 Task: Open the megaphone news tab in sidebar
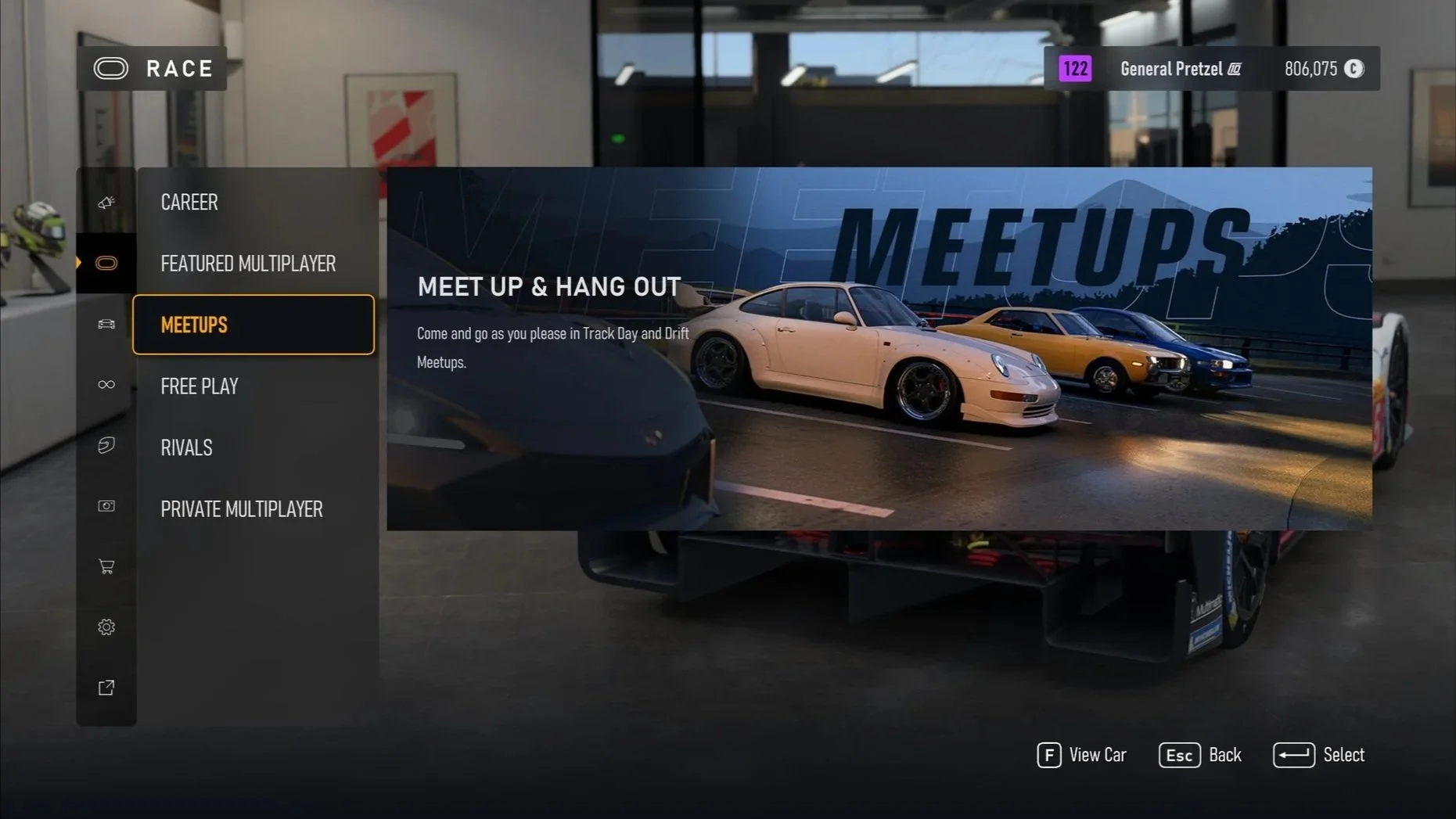click(x=106, y=203)
